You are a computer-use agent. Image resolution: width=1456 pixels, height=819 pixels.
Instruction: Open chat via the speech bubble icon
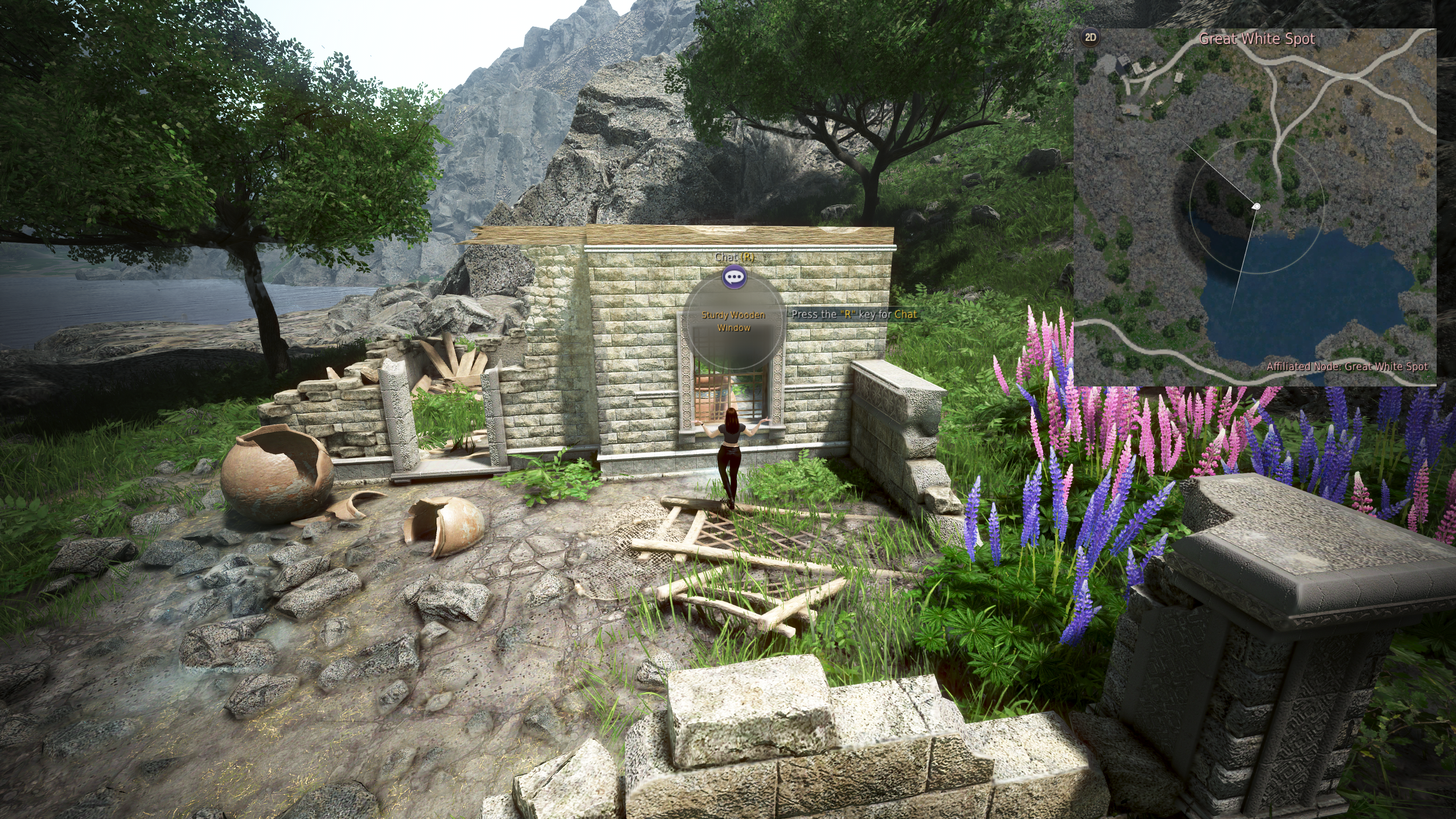(734, 277)
